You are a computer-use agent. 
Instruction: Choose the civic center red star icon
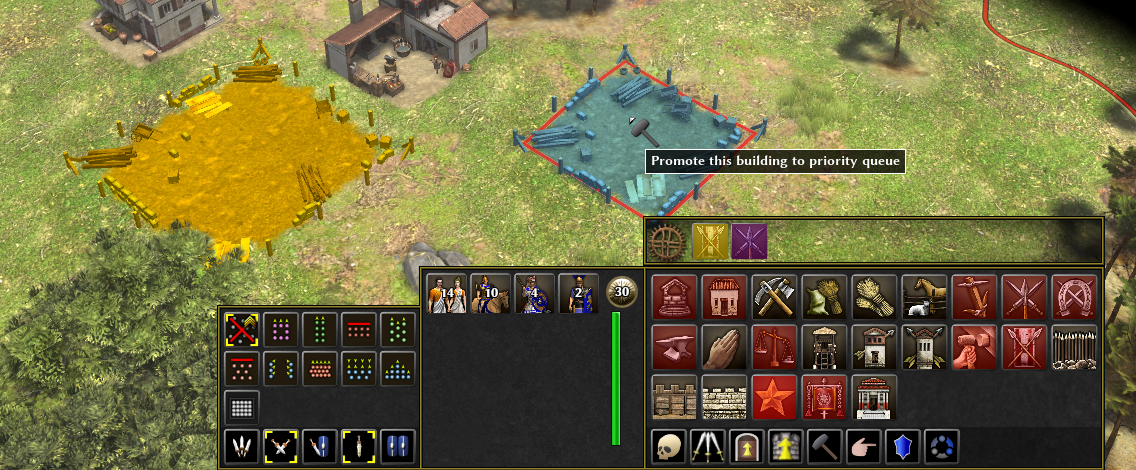[x=773, y=396]
